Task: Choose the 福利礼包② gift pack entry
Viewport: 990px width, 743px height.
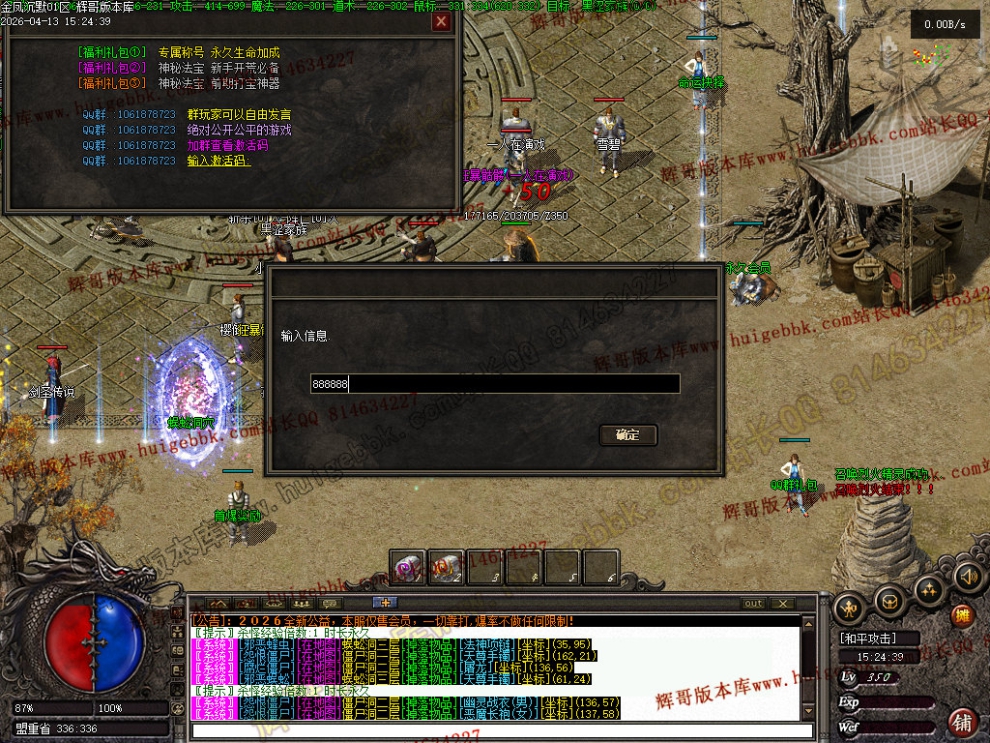Action: (x=112, y=68)
